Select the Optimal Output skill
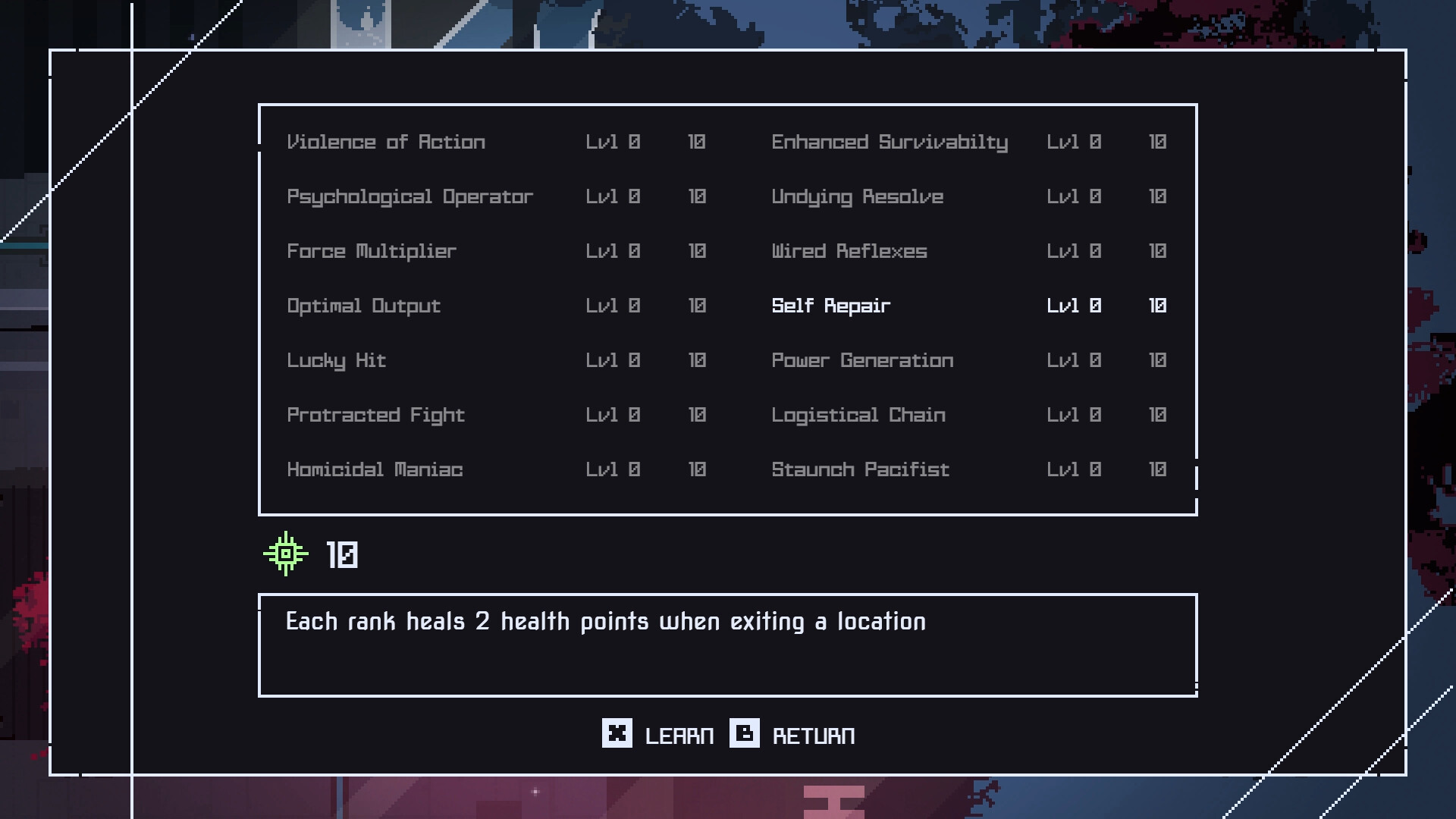 coord(363,306)
